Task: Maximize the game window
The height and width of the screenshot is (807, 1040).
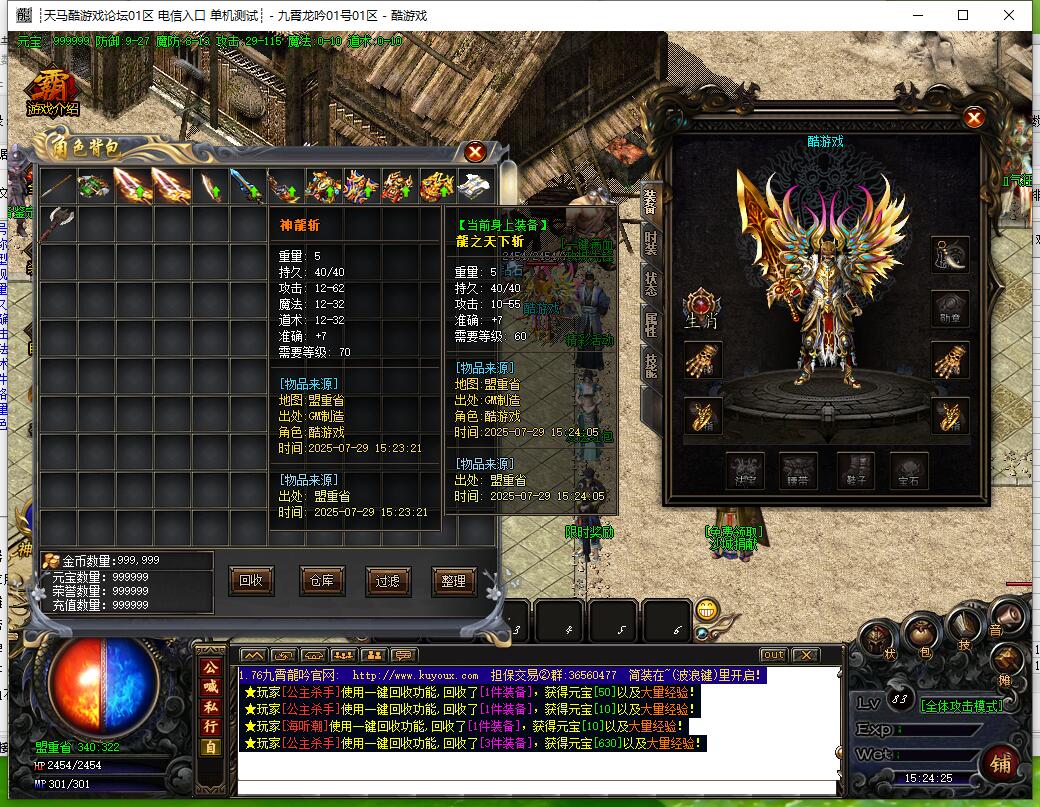Action: (x=963, y=15)
